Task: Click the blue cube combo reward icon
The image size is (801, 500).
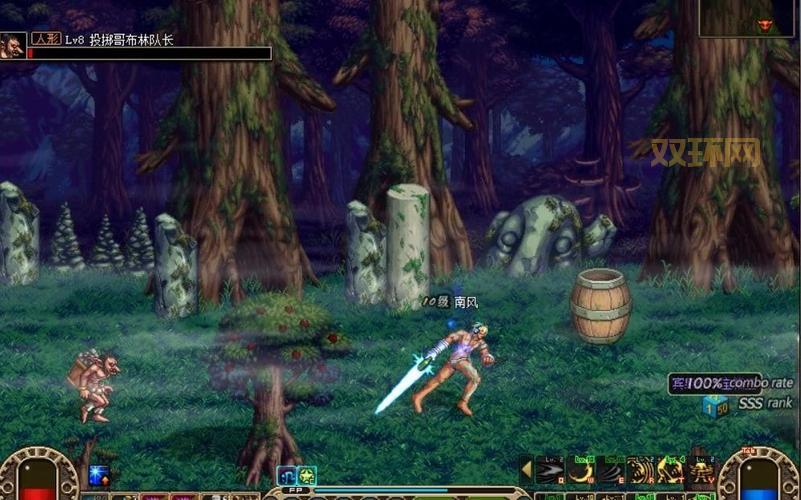Action: click(x=714, y=405)
